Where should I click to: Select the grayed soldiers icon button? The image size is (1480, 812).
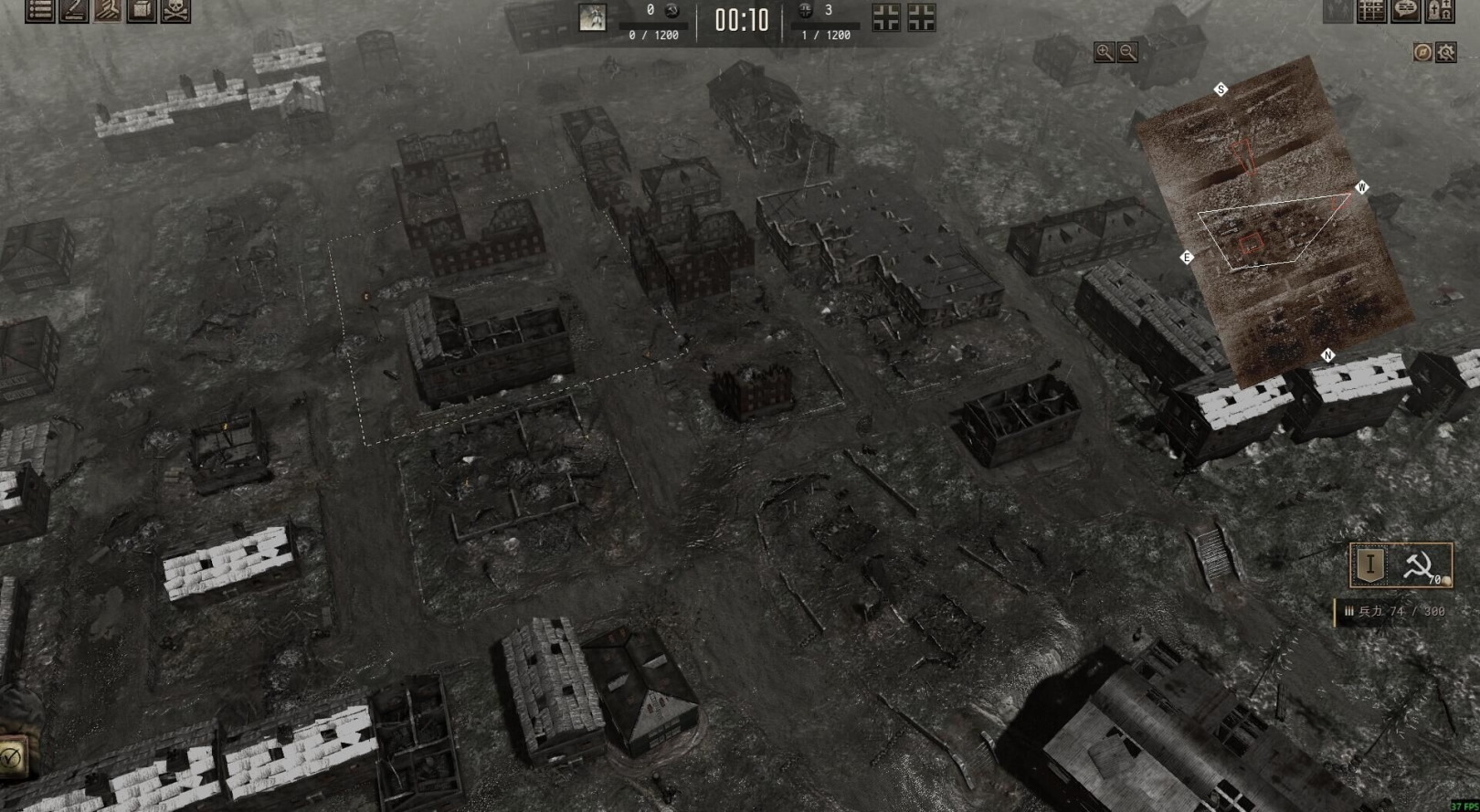(1338, 10)
